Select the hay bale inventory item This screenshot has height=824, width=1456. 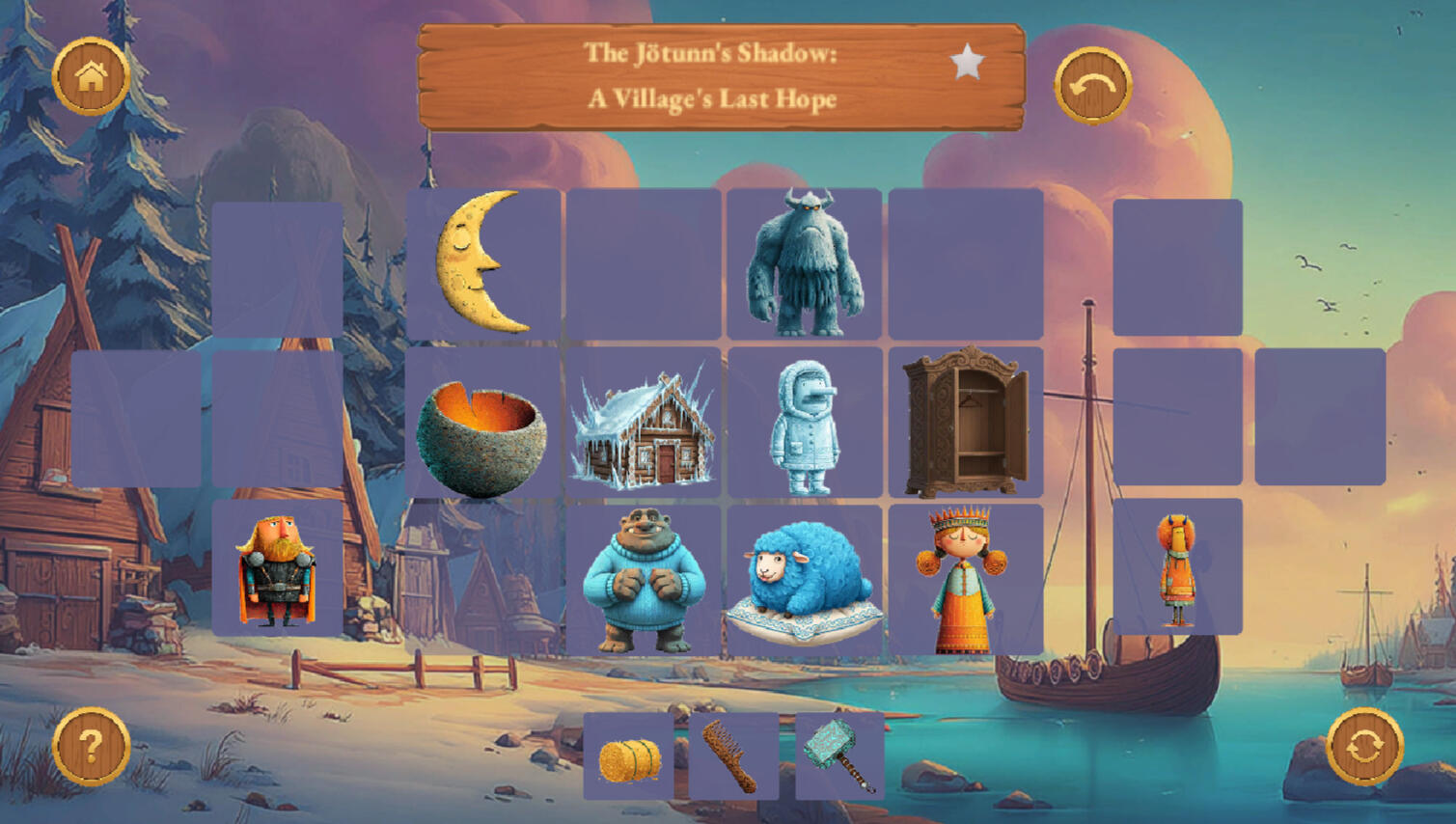point(629,758)
